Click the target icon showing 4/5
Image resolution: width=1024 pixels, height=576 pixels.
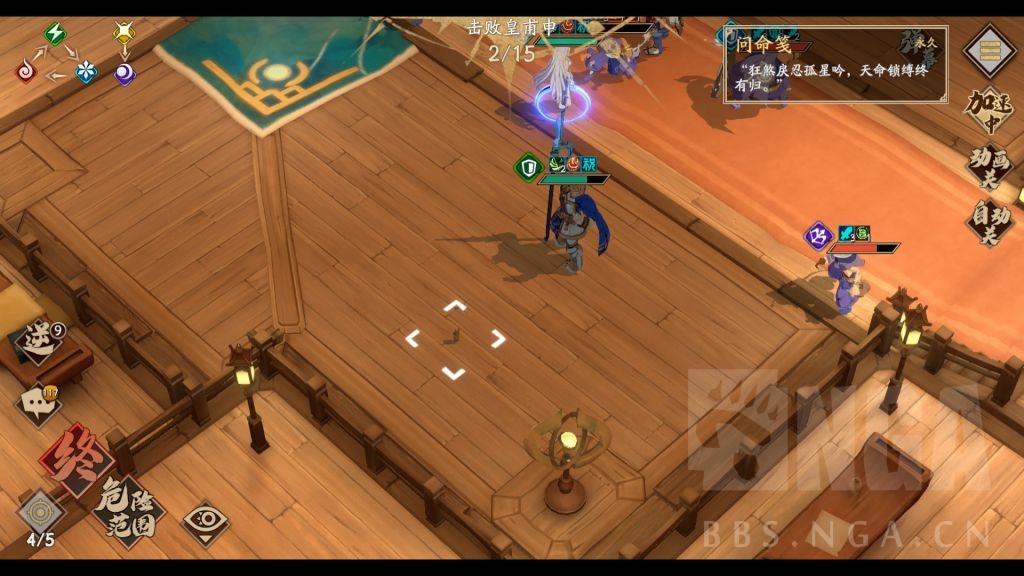pos(41,514)
